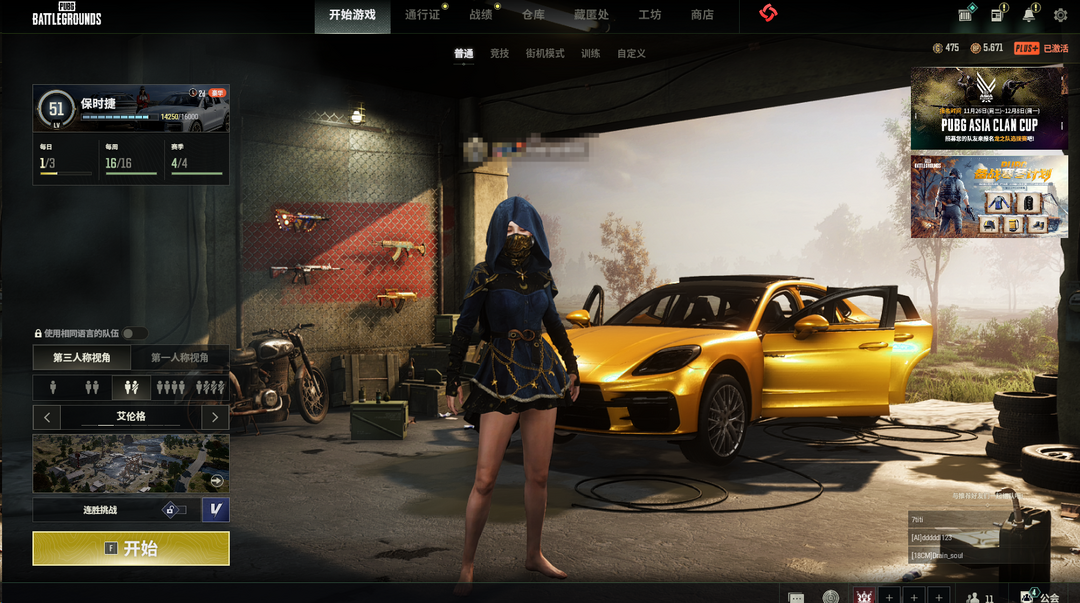
Task: Open the PUBG Asia Clan Cup banner
Action: click(989, 108)
